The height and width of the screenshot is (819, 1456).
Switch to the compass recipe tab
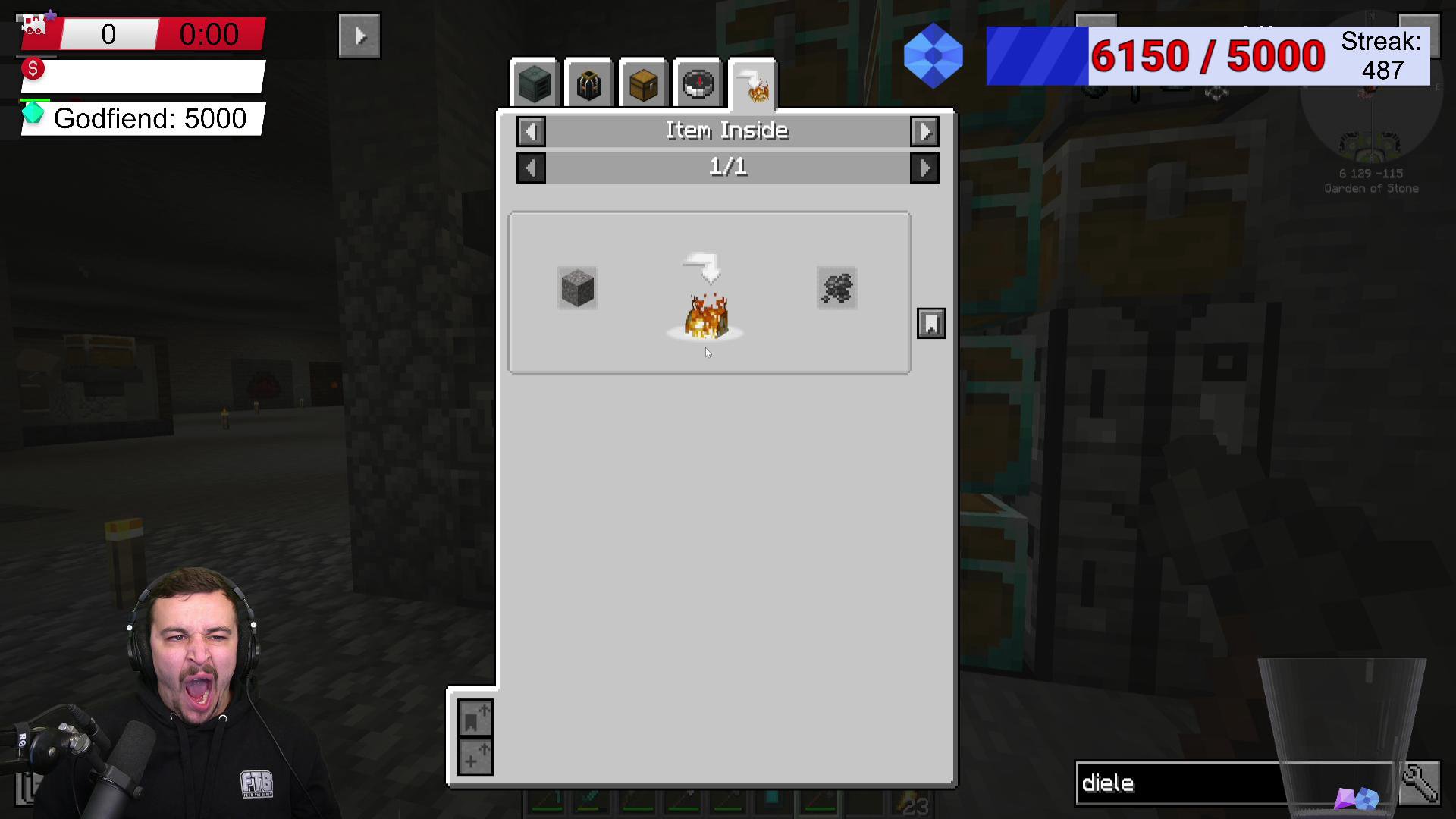[698, 84]
